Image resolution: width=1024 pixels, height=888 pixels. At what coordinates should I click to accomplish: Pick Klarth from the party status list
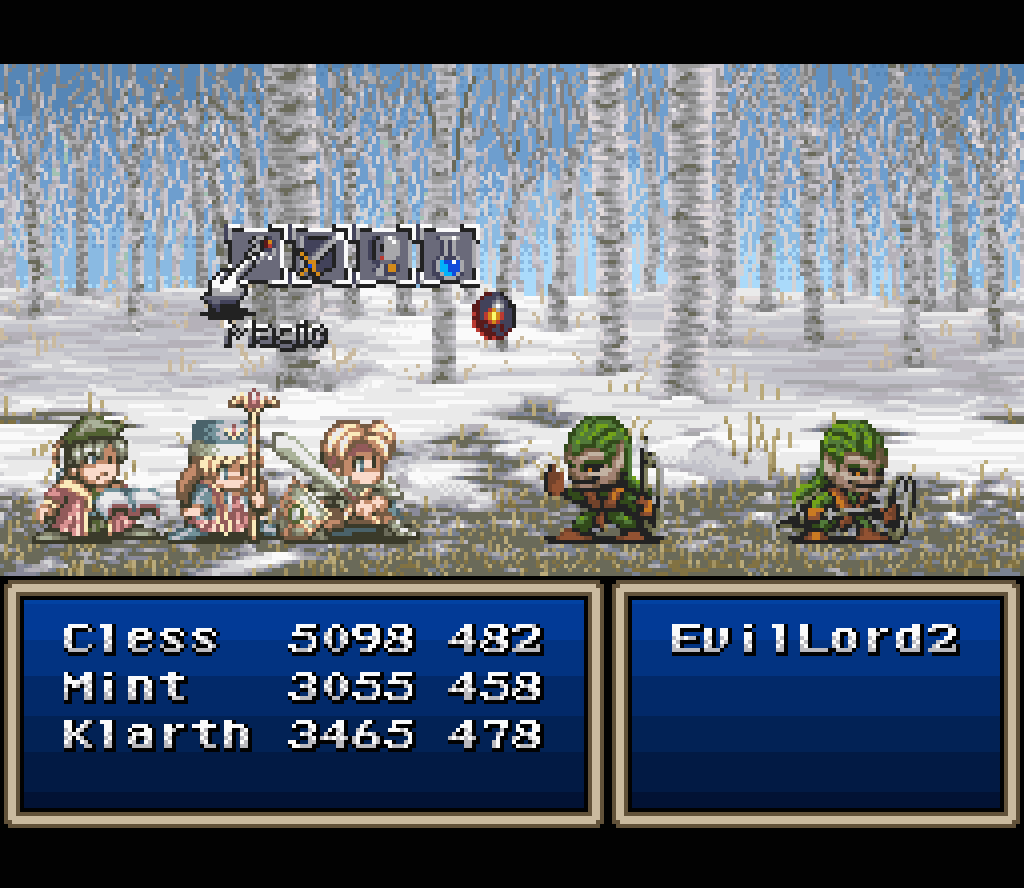pos(156,734)
